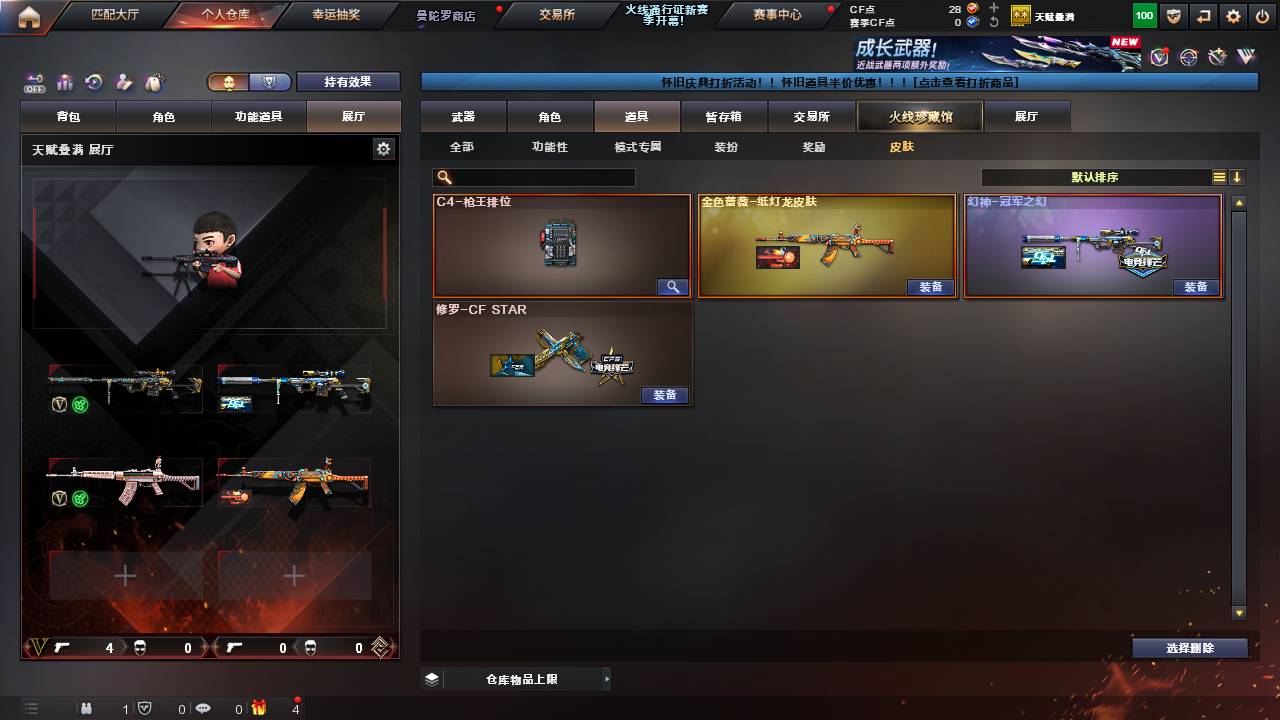Expand the 仓库物品上限 panel arrow
The height and width of the screenshot is (720, 1280).
tap(606, 677)
